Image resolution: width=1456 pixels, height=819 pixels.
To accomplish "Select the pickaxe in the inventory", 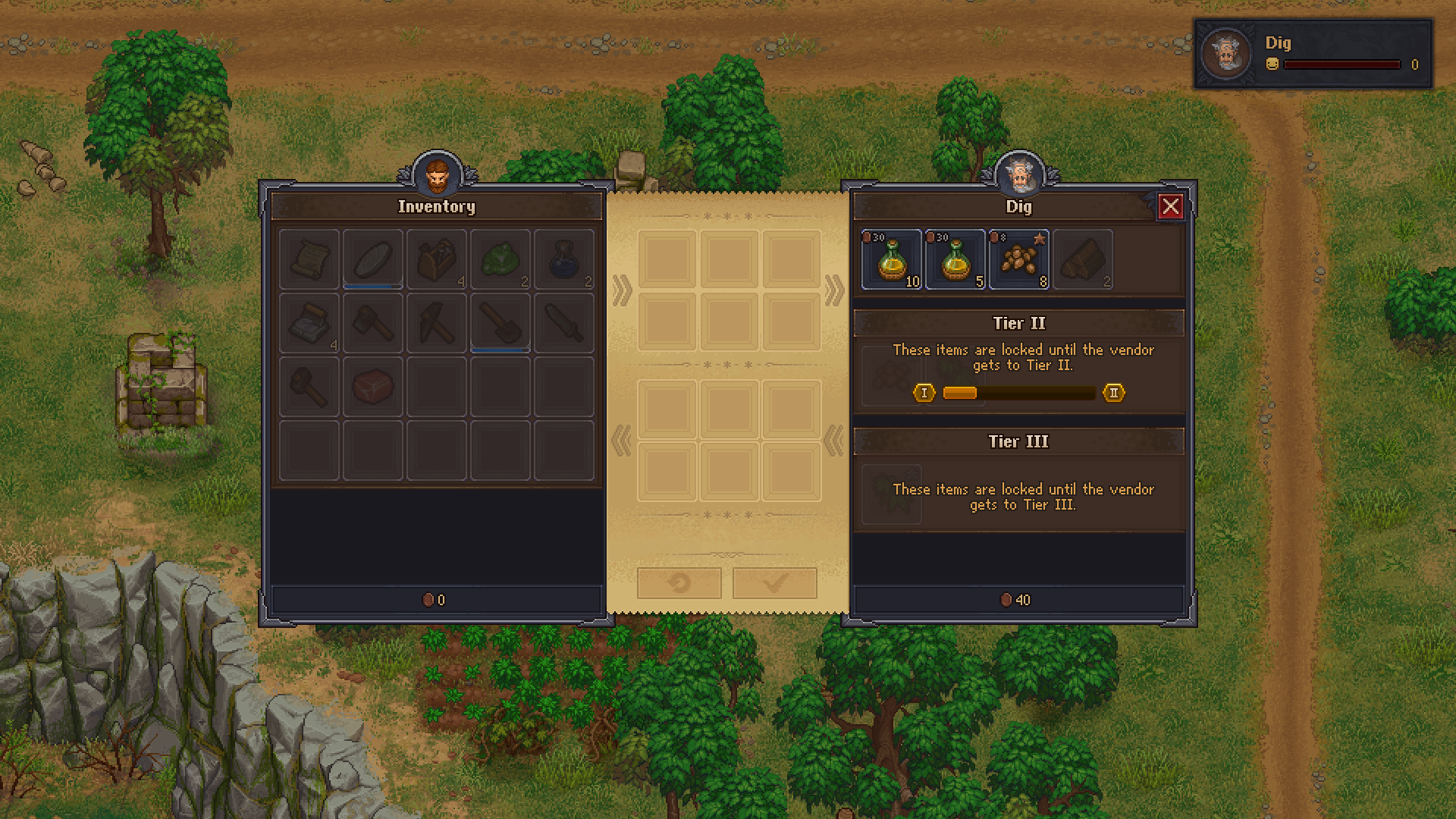I will pyautogui.click(x=437, y=324).
